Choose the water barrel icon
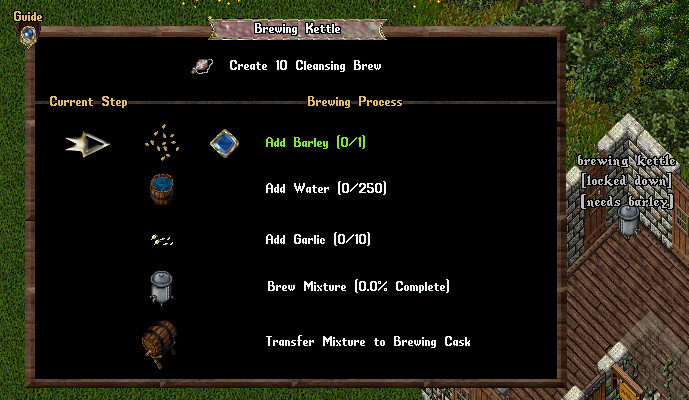The image size is (689, 400). click(x=160, y=188)
